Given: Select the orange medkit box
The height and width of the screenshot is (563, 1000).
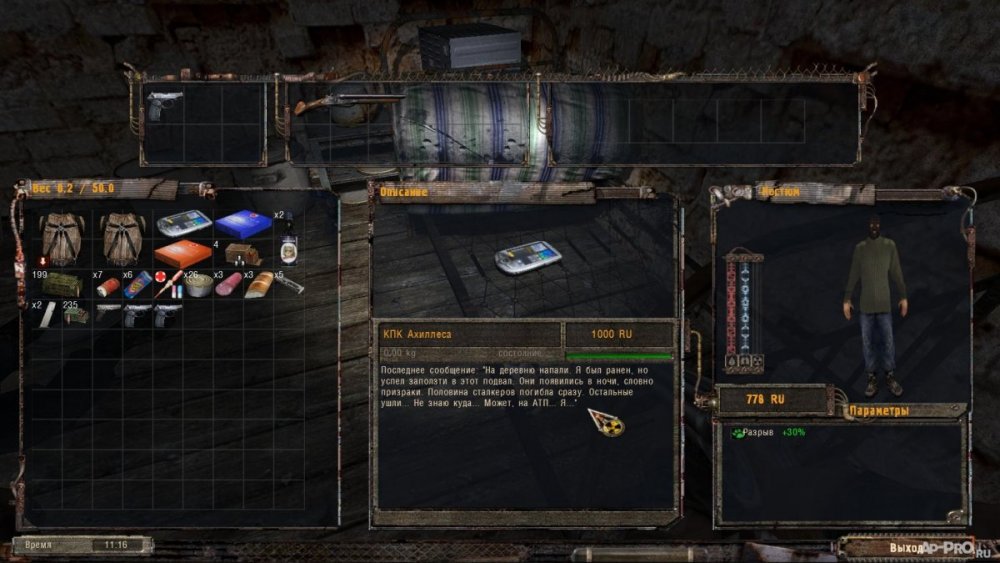Looking at the screenshot, I should pyautogui.click(x=183, y=254).
